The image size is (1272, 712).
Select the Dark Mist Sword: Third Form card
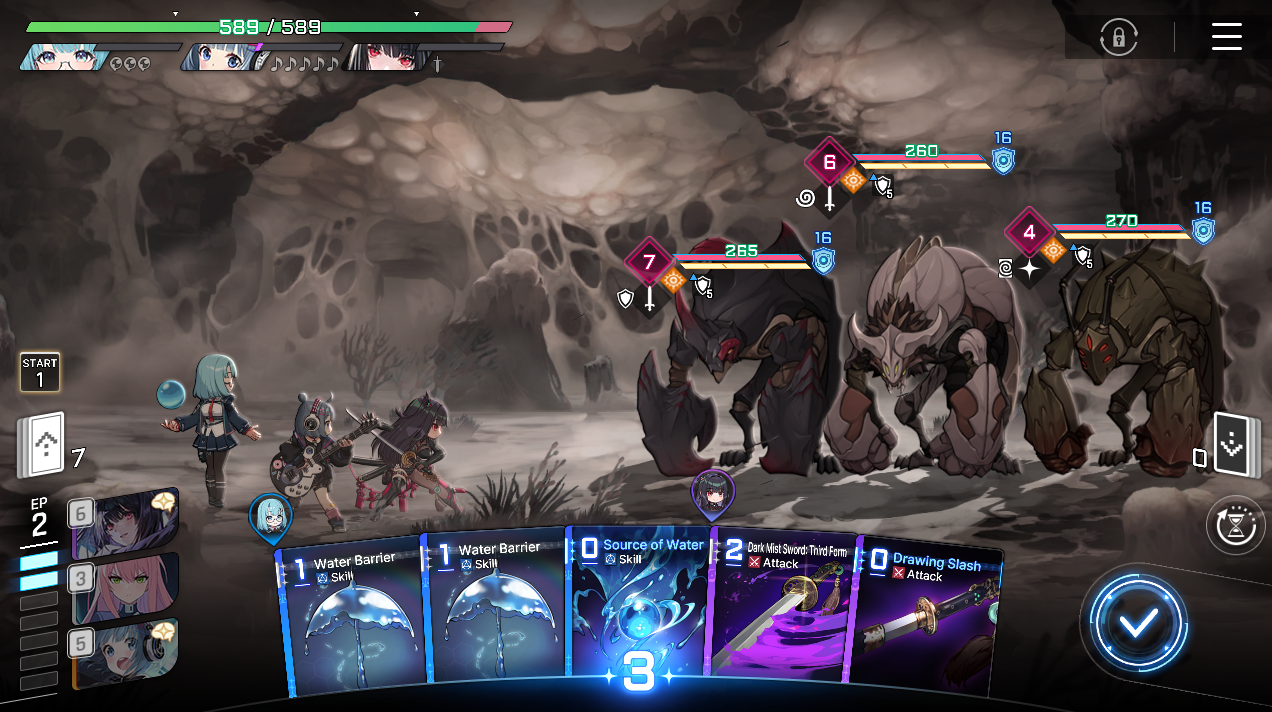[x=780, y=615]
